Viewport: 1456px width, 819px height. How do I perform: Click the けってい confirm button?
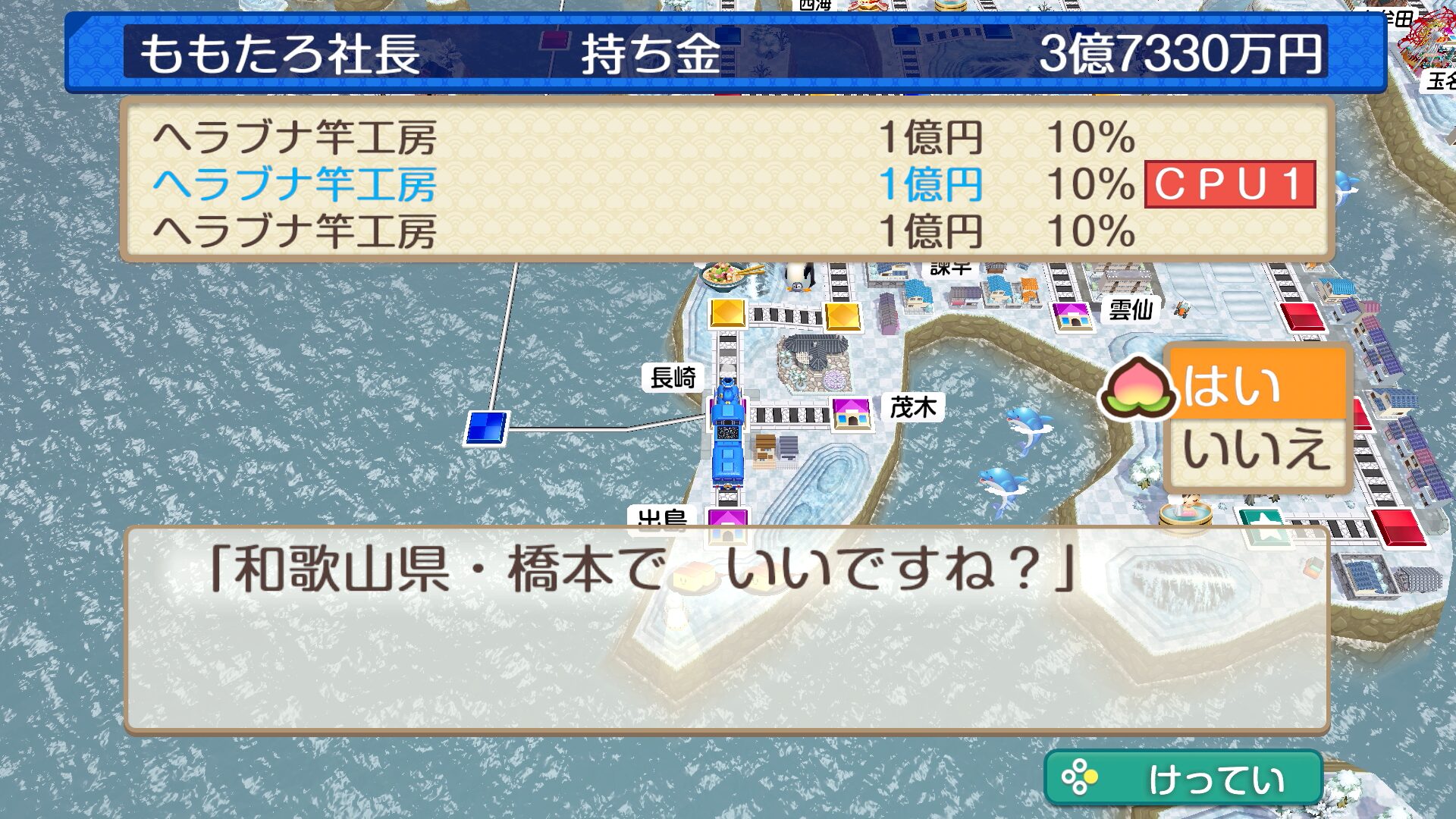(x=1183, y=778)
